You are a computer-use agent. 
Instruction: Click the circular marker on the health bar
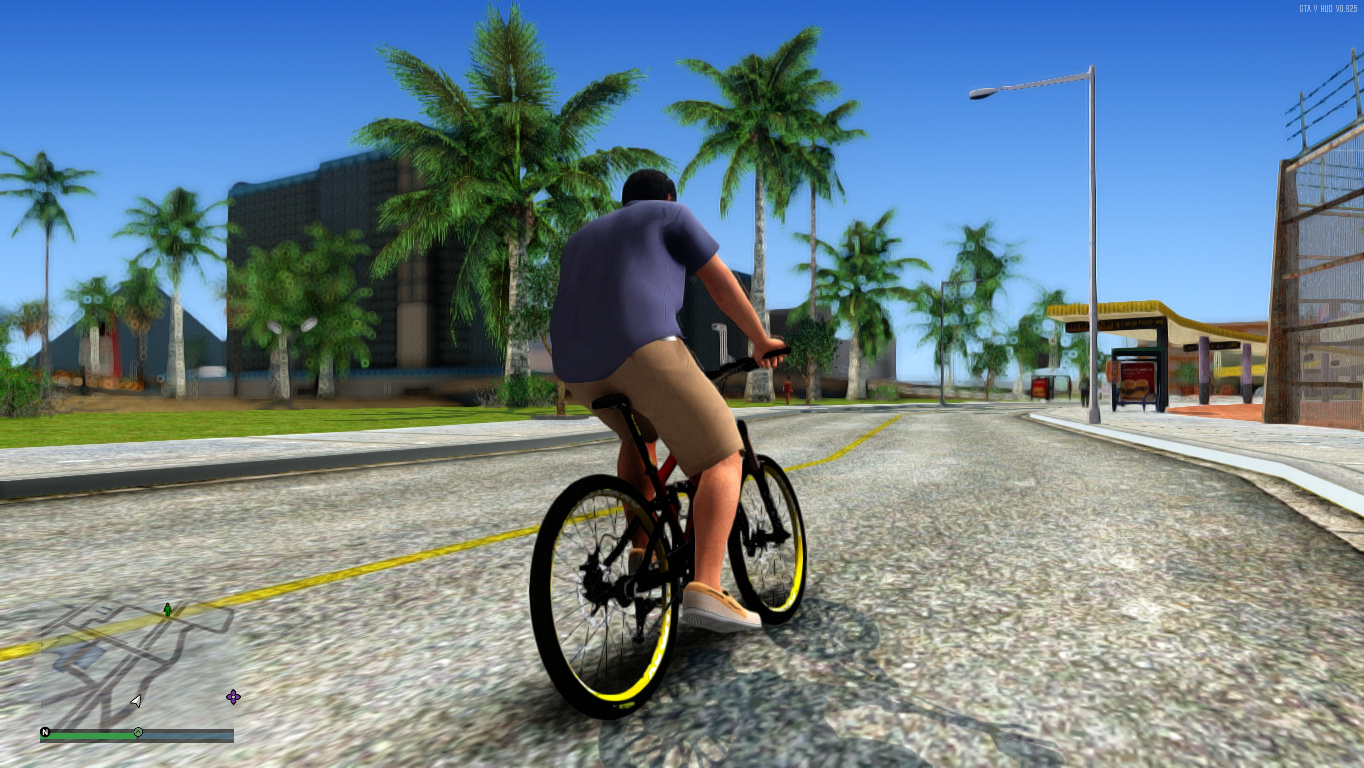click(138, 732)
